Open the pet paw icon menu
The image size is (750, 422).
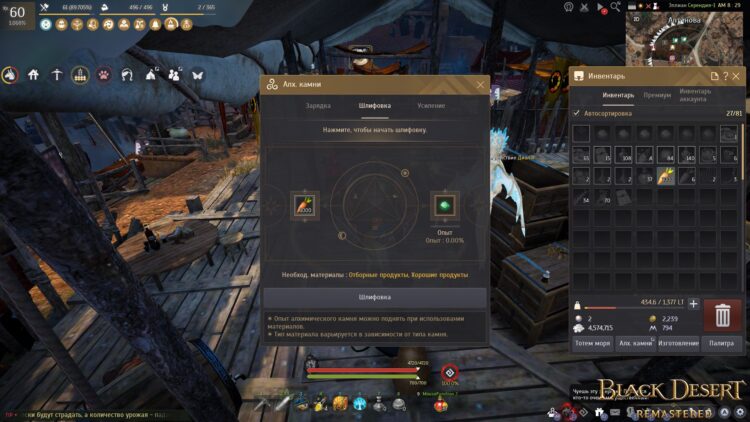coord(103,74)
